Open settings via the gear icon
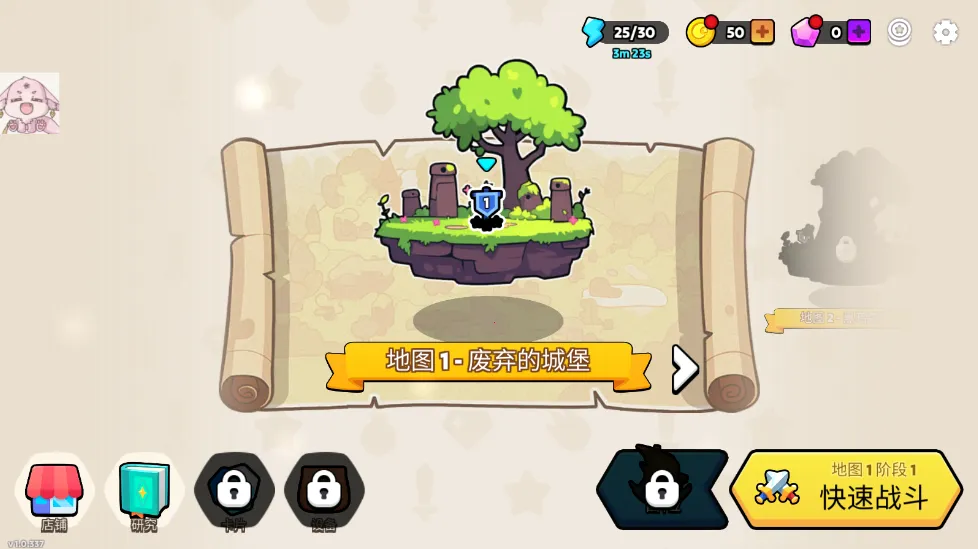This screenshot has height=549, width=978. [945, 32]
